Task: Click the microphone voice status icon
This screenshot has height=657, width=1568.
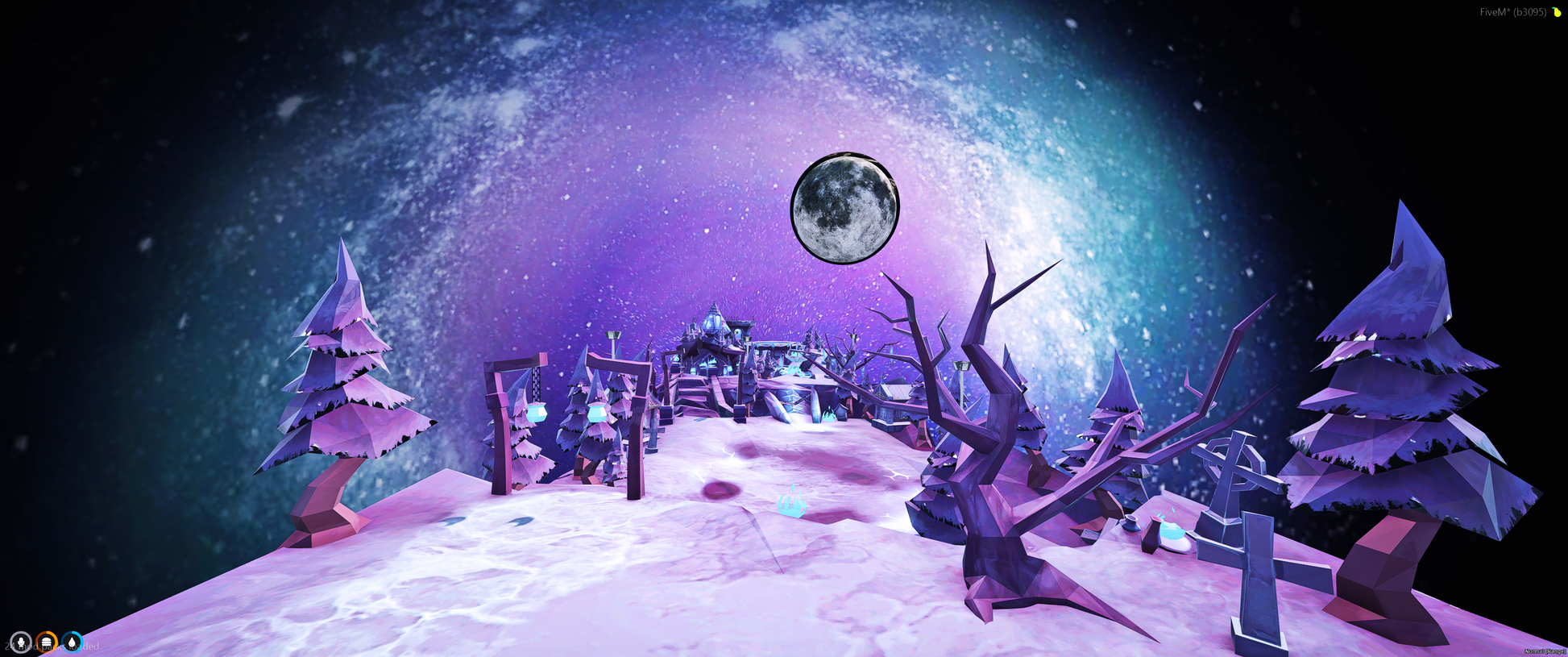Action: coord(21,642)
